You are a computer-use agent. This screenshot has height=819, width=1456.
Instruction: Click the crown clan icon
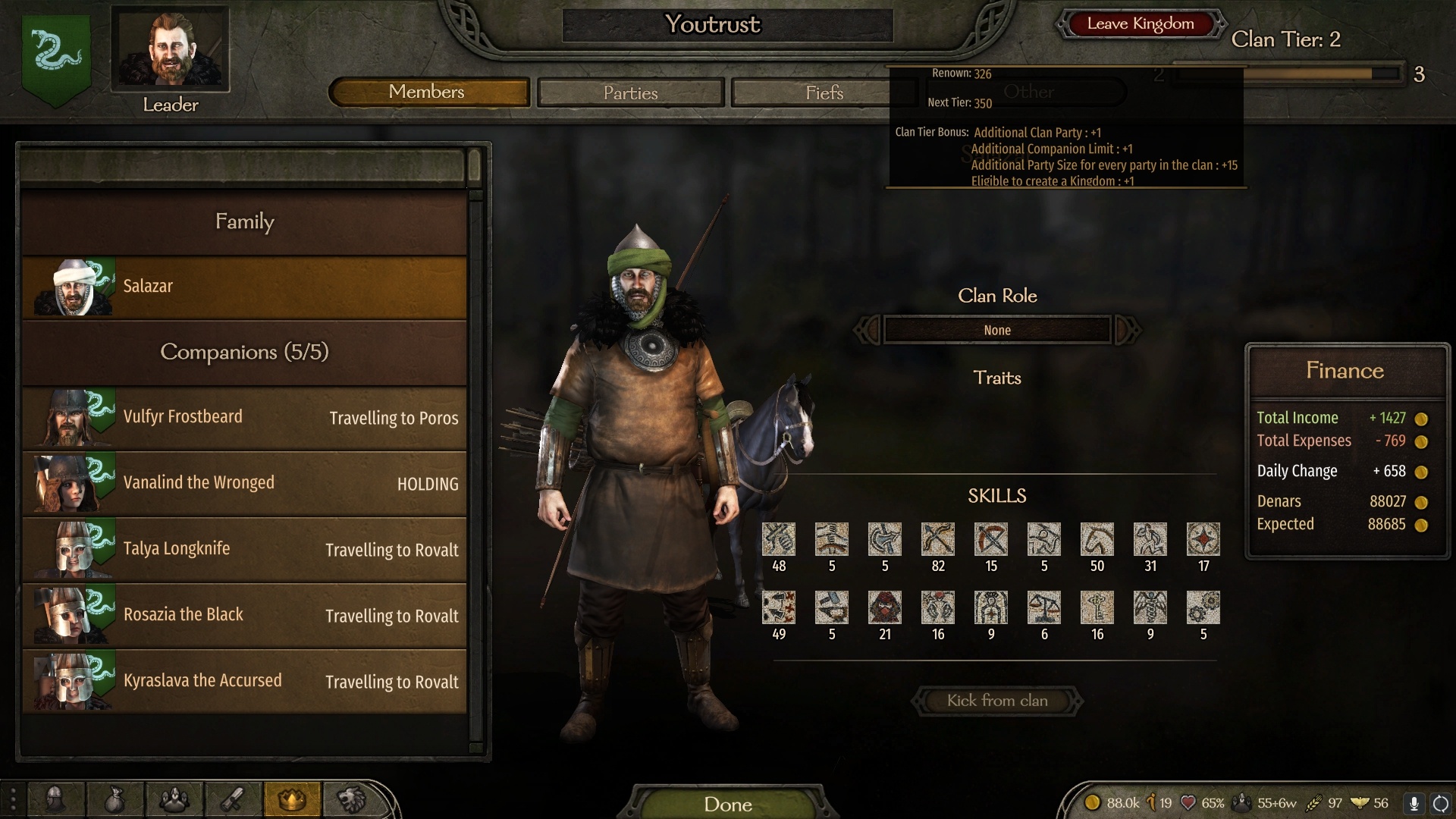click(x=292, y=799)
